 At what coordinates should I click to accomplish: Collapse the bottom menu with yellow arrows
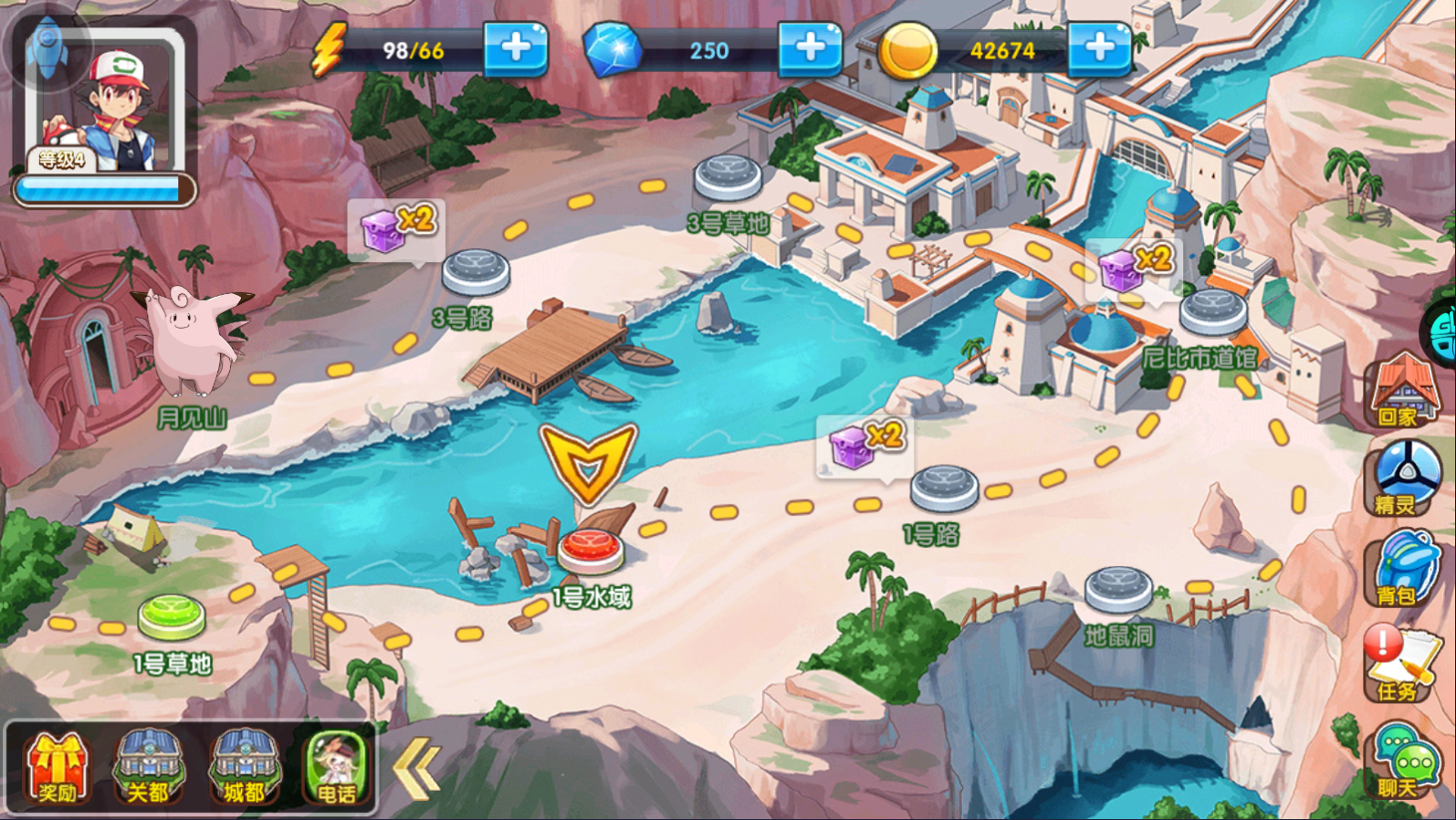pos(415,769)
